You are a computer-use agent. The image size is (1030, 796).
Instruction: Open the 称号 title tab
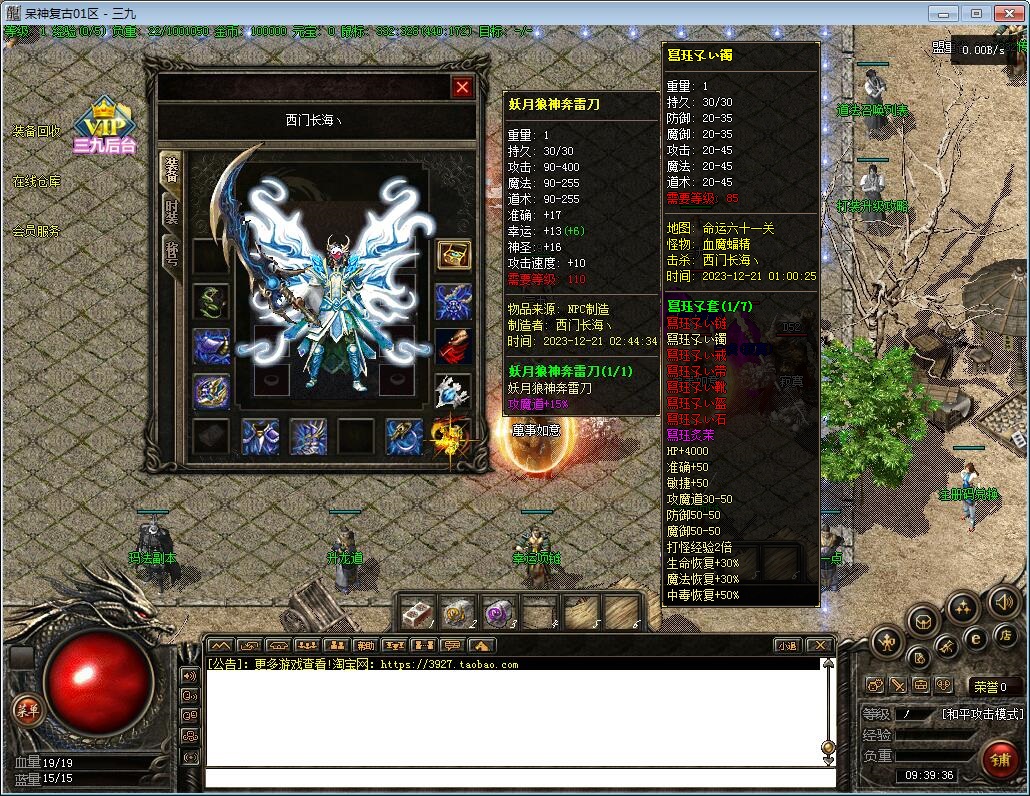(x=172, y=255)
